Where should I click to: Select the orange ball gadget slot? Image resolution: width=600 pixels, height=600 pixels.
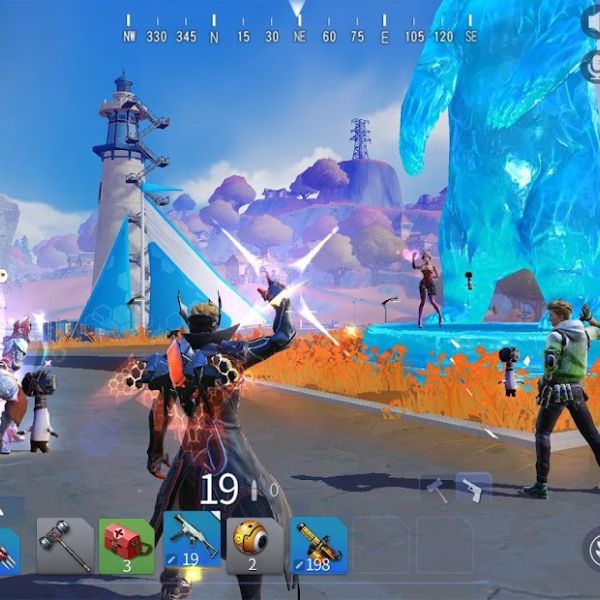pos(254,545)
